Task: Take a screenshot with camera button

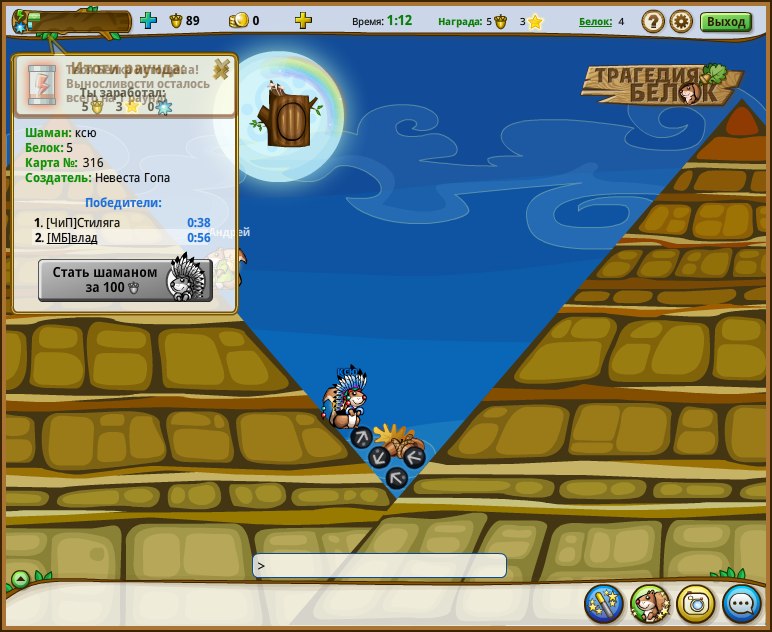Action: click(x=696, y=604)
